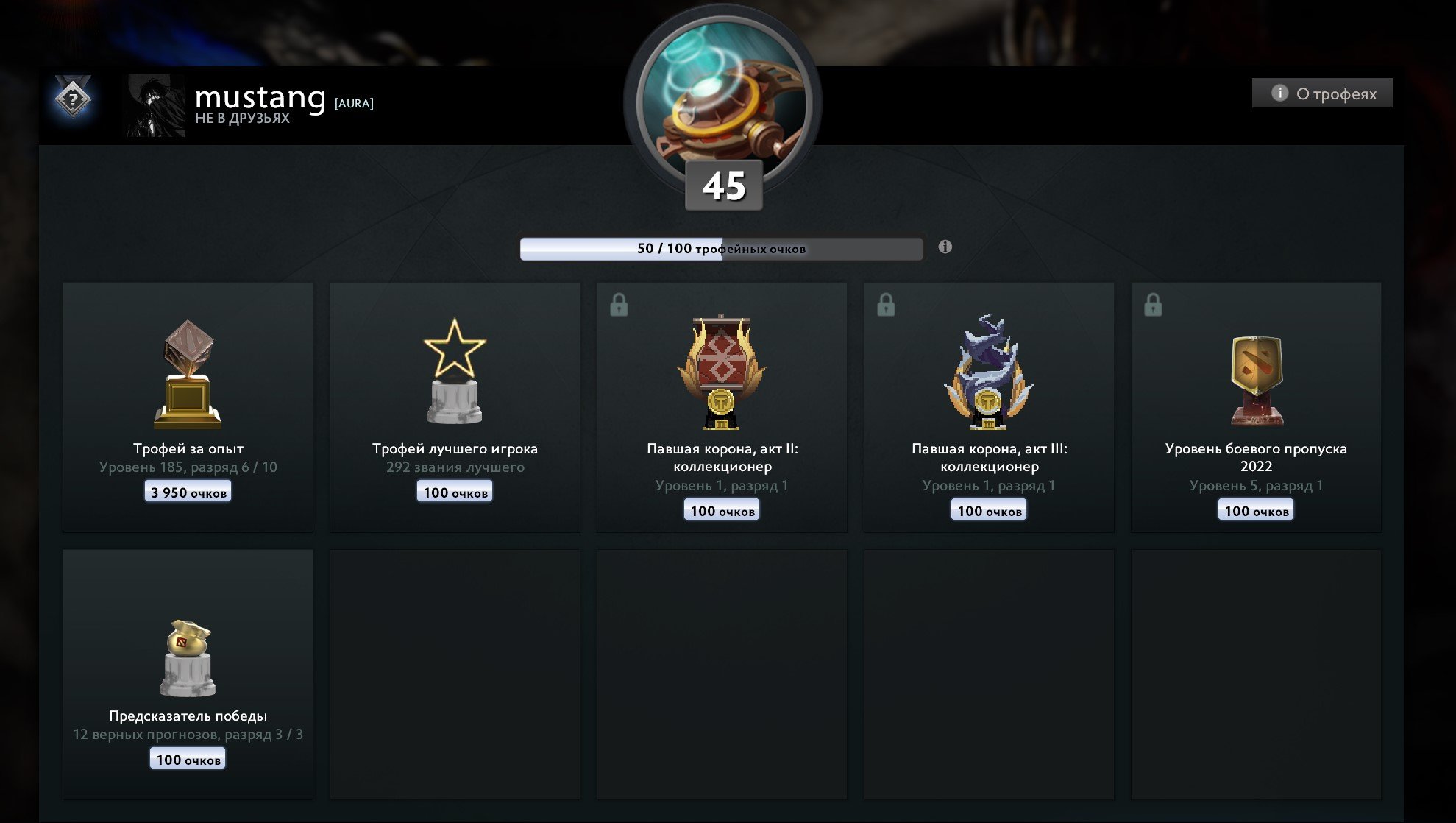Click the mustang profile avatar picture
The width and height of the screenshot is (1456, 823).
click(153, 105)
